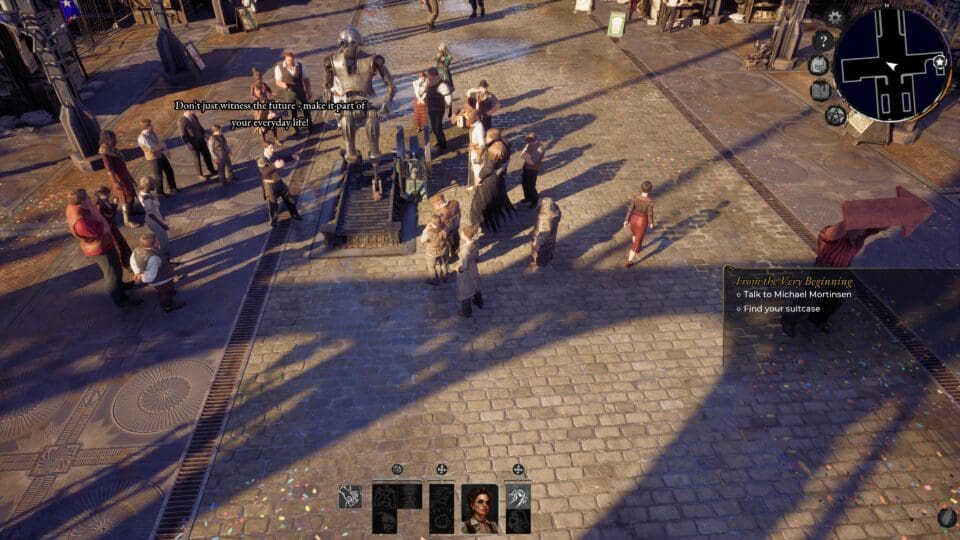Click the feather icon in the bottom-right corner
The height and width of the screenshot is (540, 960).
946,517
